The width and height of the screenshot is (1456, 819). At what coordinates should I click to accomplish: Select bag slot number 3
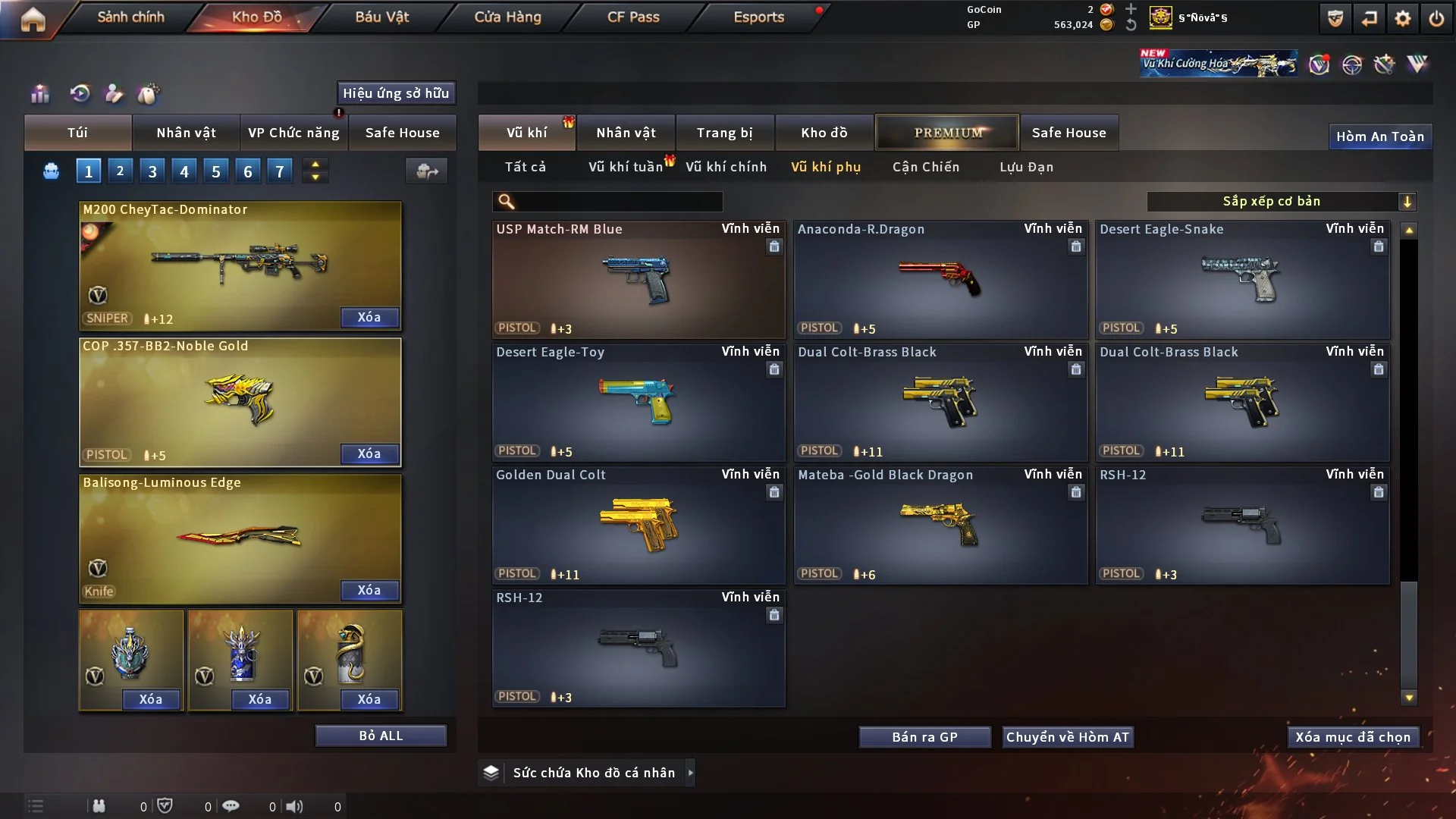point(152,171)
